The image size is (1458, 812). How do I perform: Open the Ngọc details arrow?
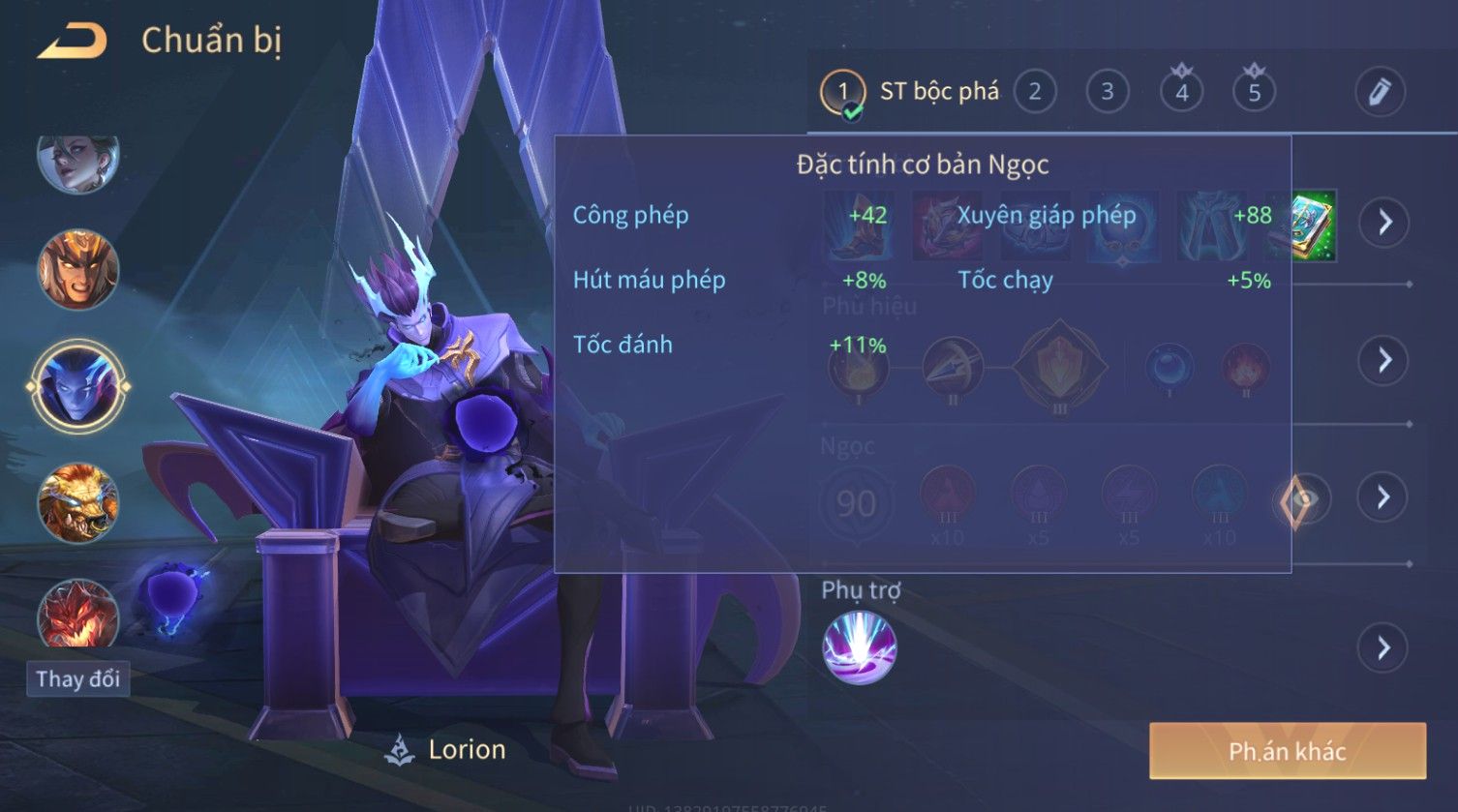1384,497
